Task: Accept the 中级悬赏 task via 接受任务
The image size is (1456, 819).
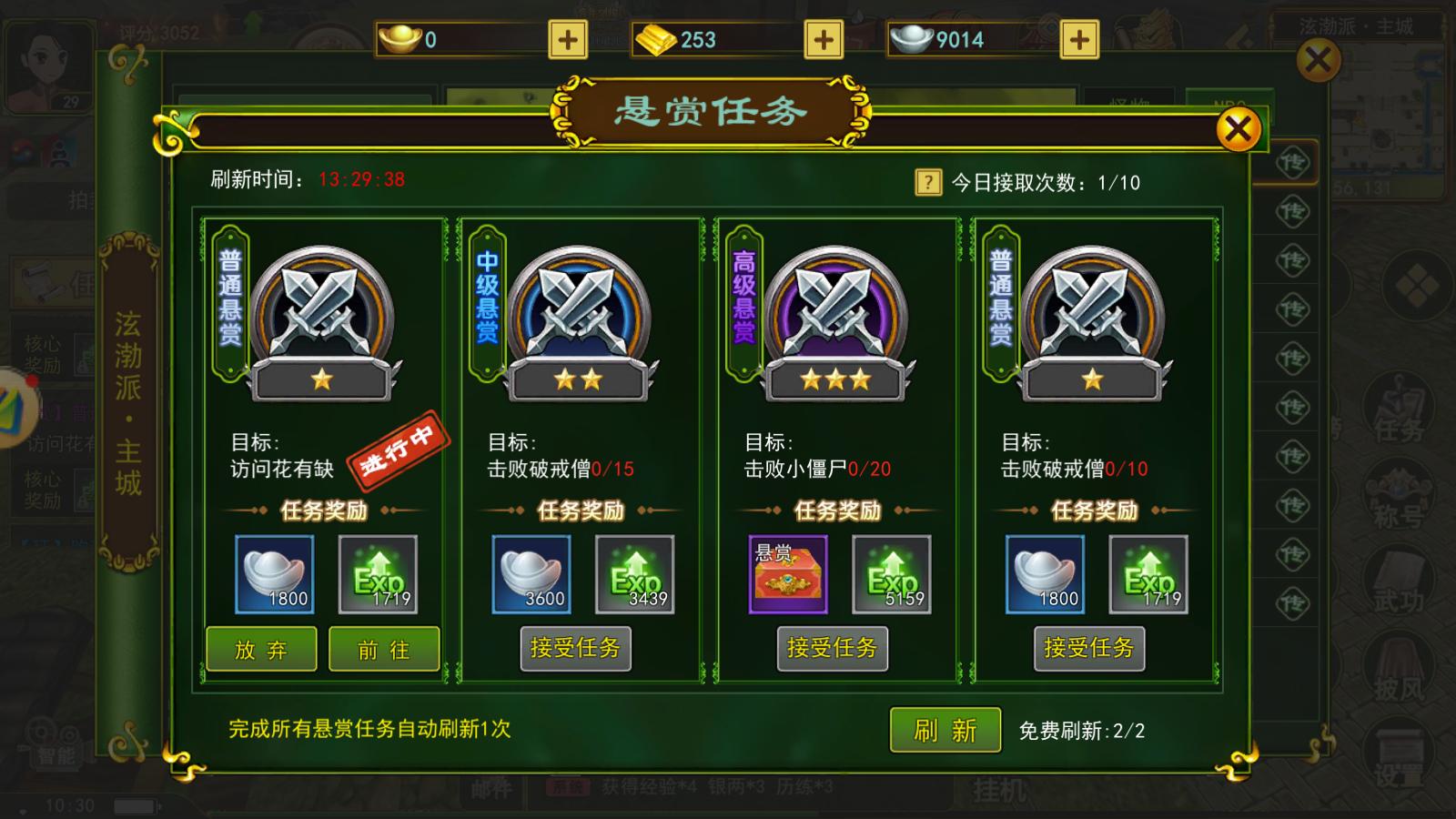Action: pyautogui.click(x=576, y=650)
